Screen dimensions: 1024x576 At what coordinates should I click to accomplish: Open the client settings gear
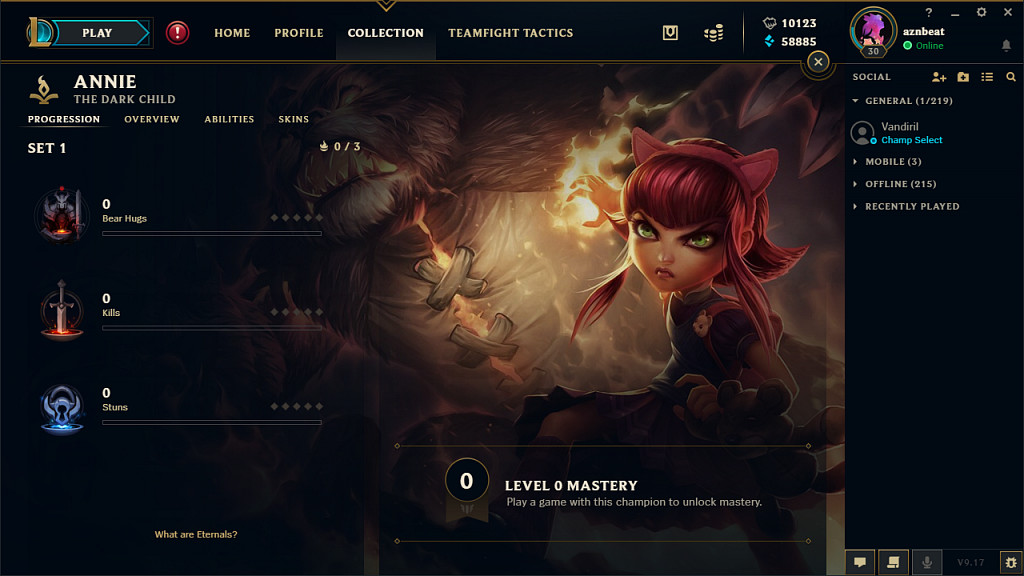point(981,12)
